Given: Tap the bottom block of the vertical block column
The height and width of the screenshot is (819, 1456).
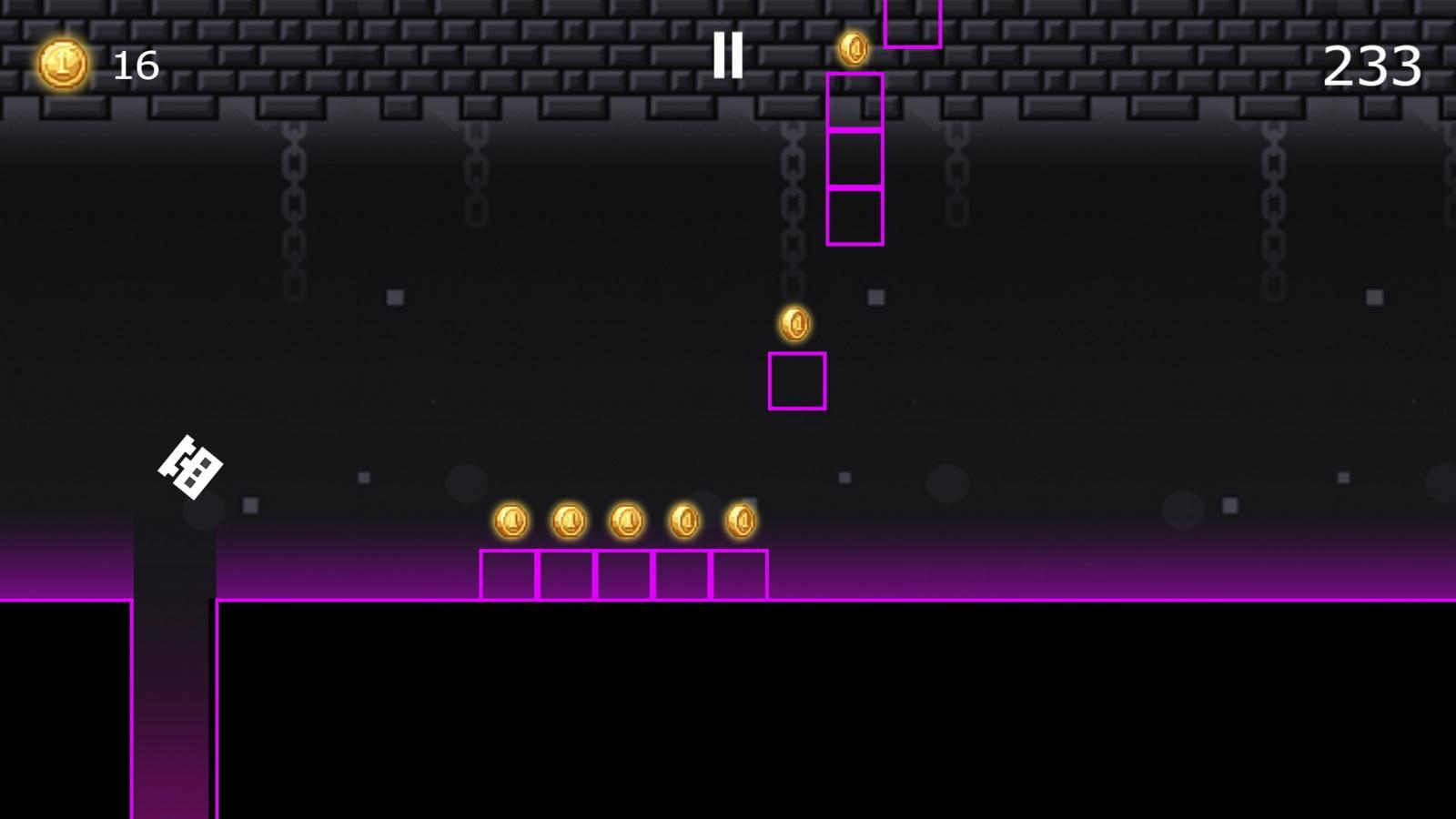Looking at the screenshot, I should click(x=854, y=217).
